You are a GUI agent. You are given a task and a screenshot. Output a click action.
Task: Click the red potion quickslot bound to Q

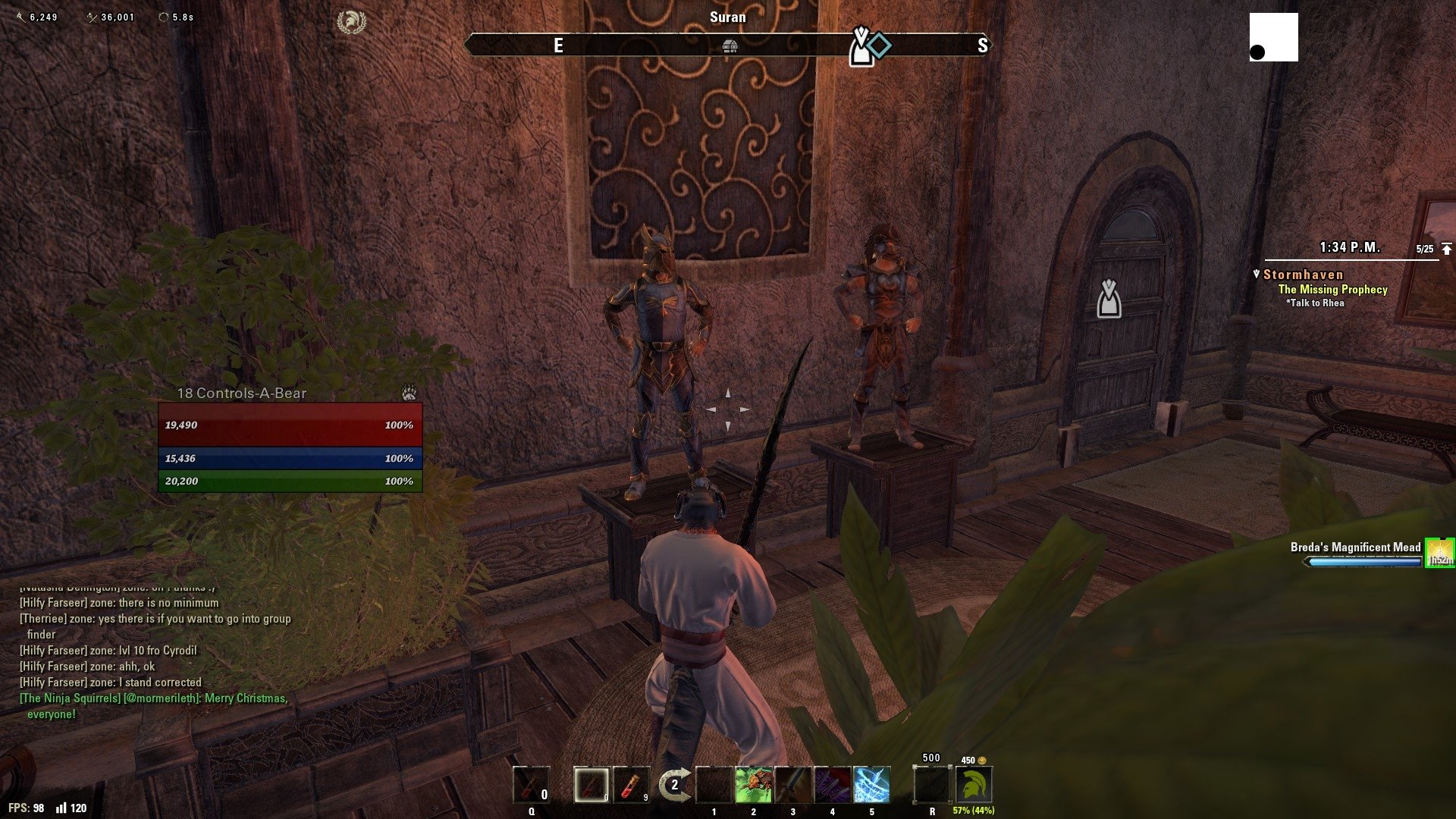(531, 785)
